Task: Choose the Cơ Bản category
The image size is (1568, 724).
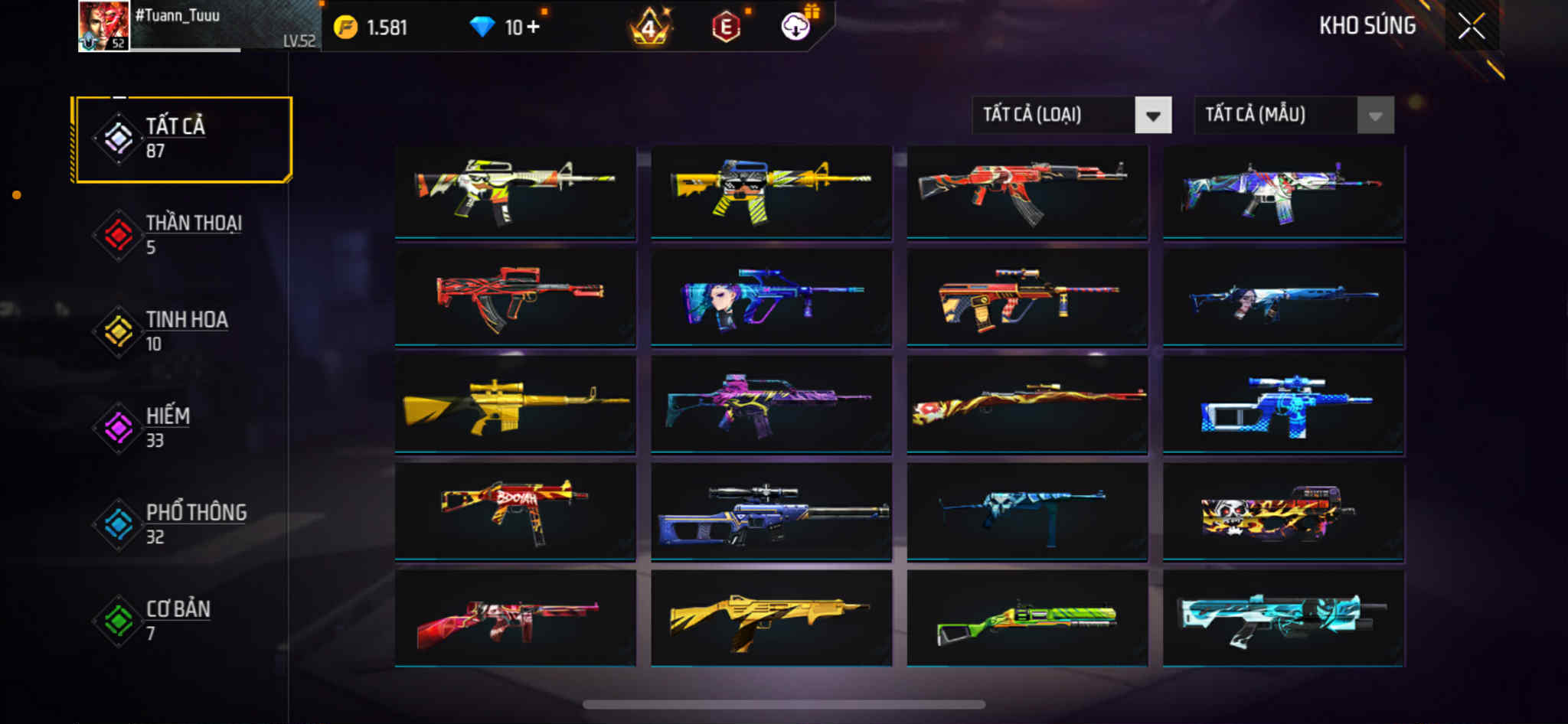Action: [x=183, y=620]
